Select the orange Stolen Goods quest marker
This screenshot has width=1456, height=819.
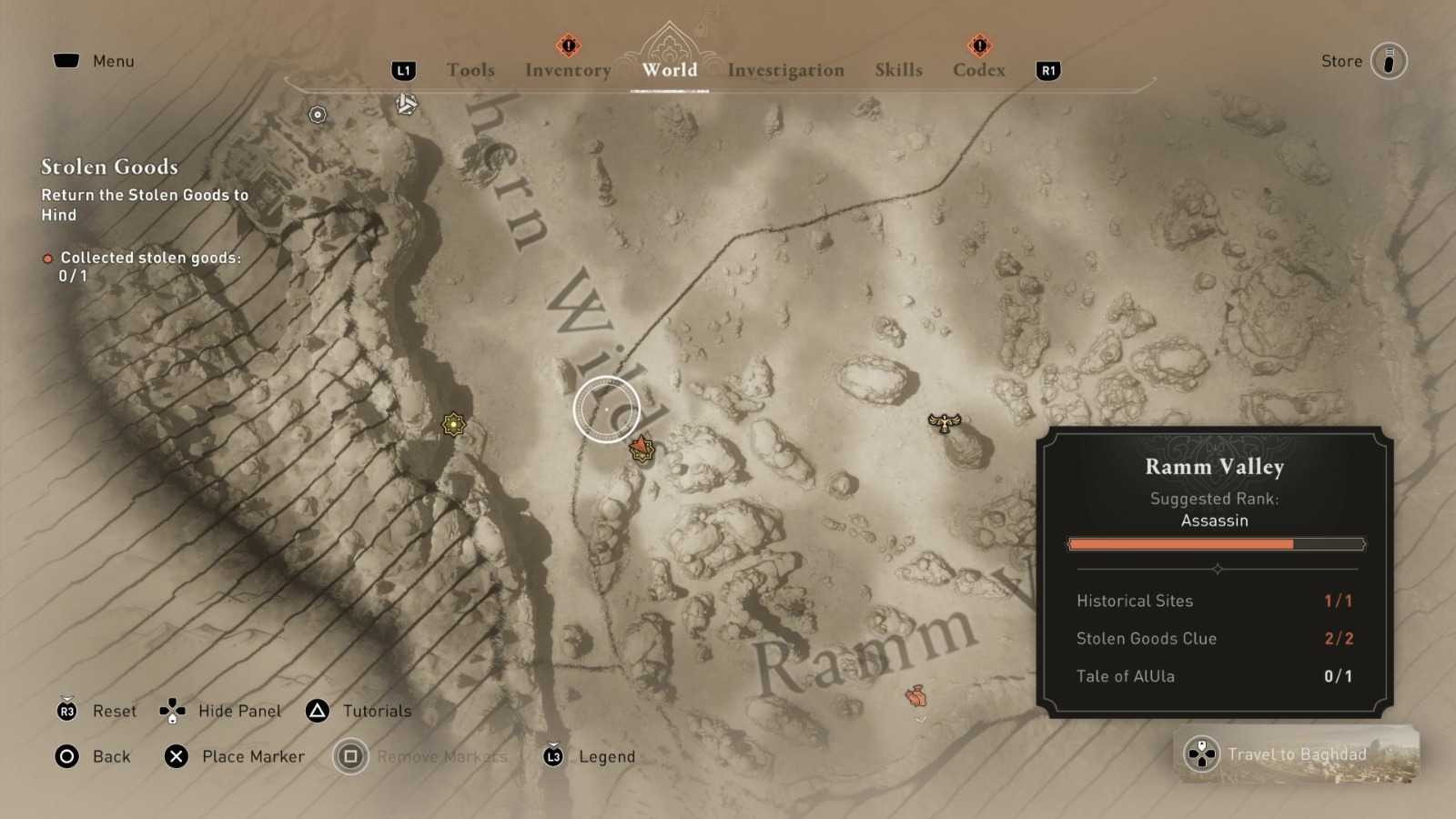pyautogui.click(x=642, y=448)
